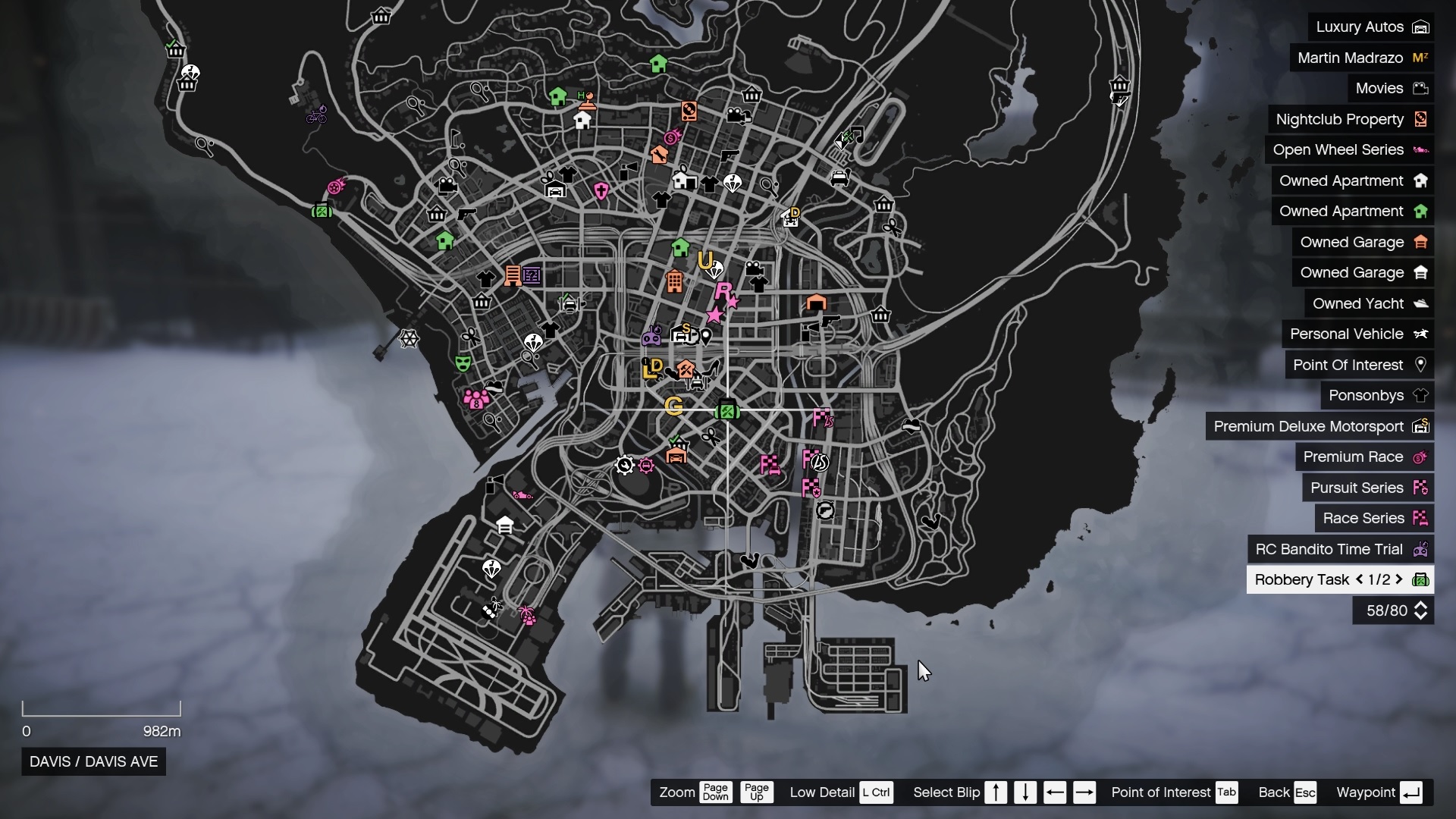Click the up arrow beside Select Blip
Image resolution: width=1456 pixels, height=819 pixels.
[x=996, y=792]
